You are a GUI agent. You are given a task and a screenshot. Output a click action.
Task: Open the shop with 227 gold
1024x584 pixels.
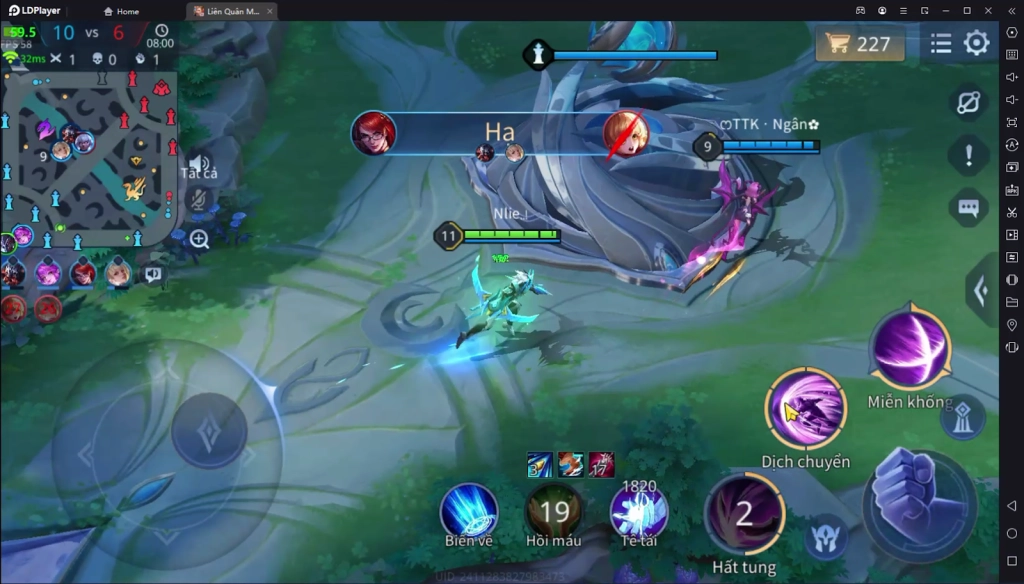(x=859, y=44)
